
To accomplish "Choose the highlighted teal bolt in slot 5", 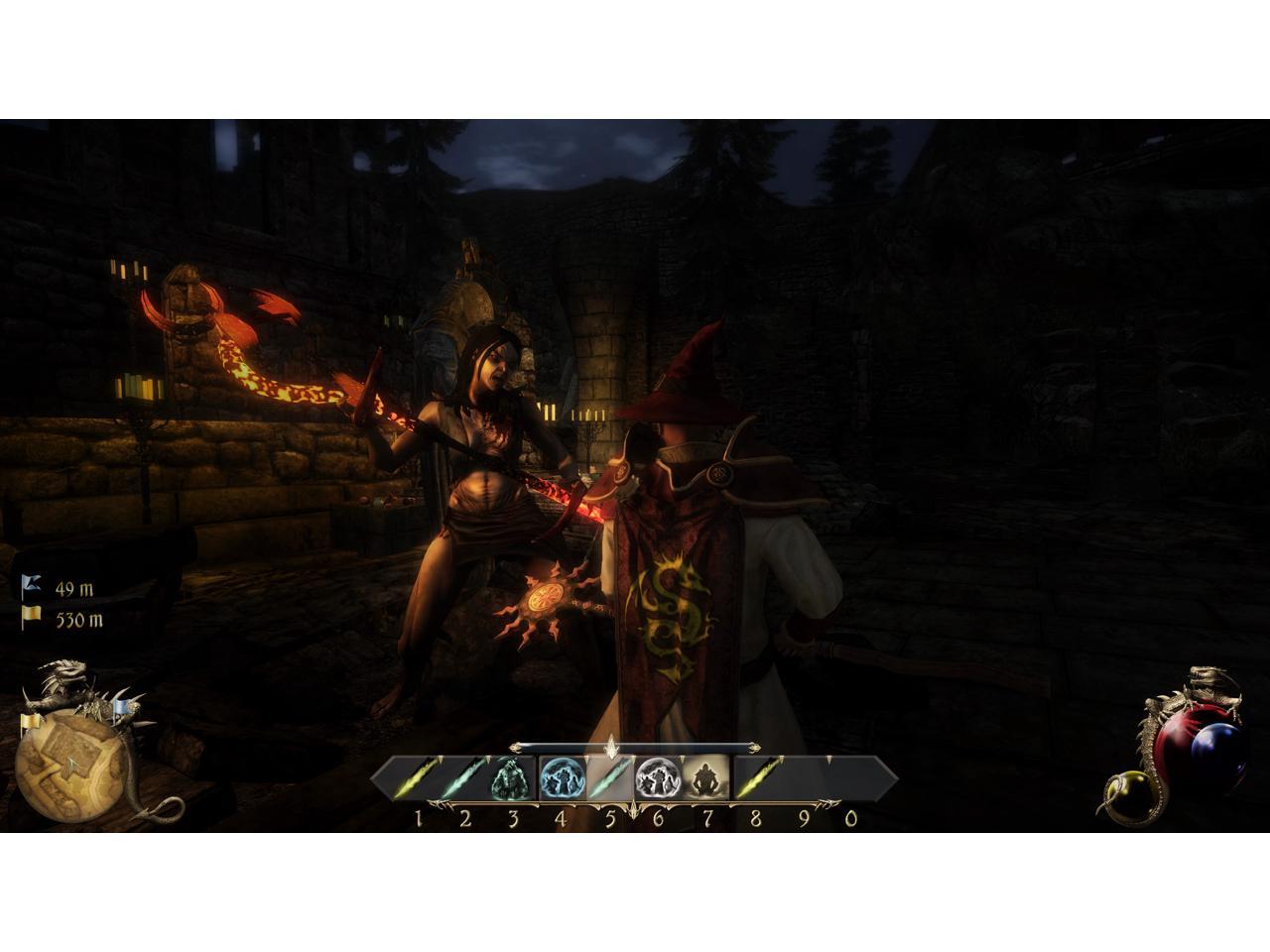I will [609, 778].
